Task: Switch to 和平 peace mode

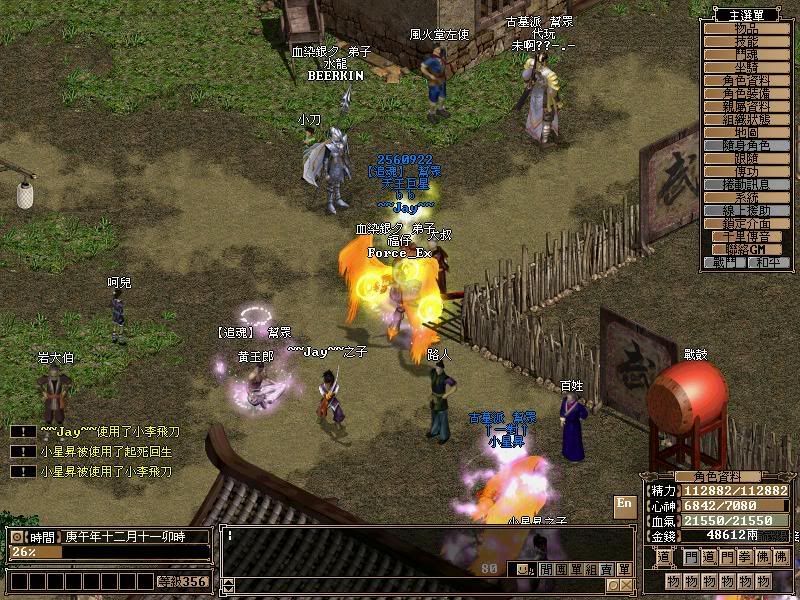Action: tap(768, 262)
